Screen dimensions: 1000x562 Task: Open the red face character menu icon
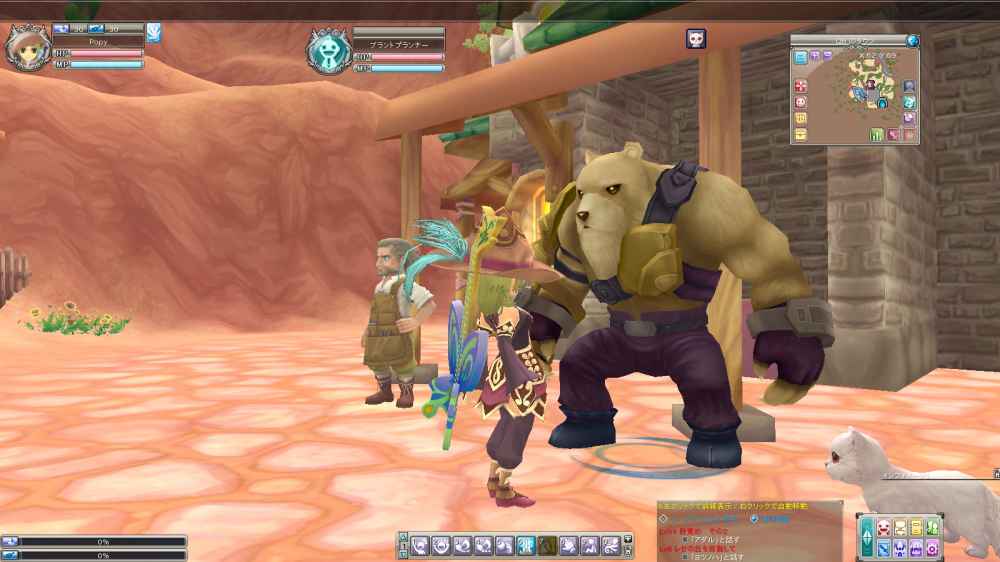click(x=882, y=528)
